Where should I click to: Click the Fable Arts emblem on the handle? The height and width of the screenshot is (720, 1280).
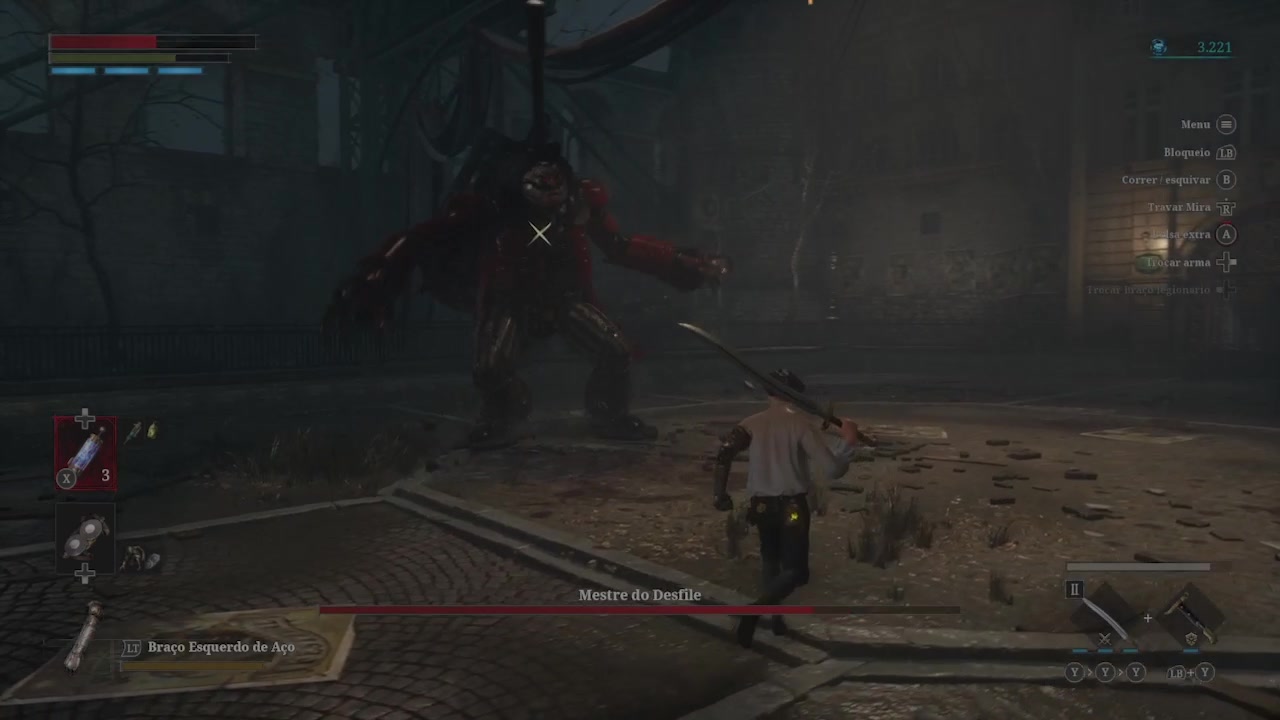point(1191,637)
